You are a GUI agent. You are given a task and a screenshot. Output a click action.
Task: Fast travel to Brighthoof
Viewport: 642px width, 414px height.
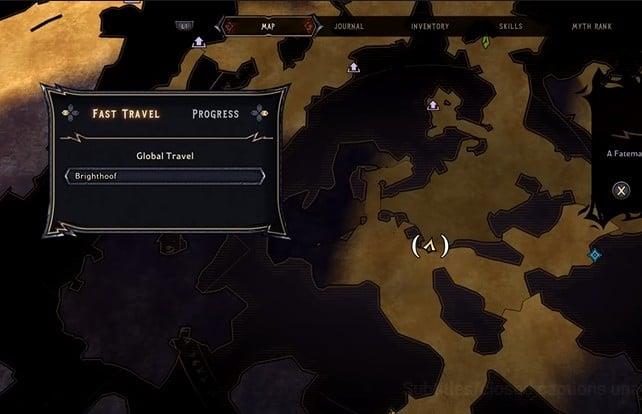click(x=165, y=176)
